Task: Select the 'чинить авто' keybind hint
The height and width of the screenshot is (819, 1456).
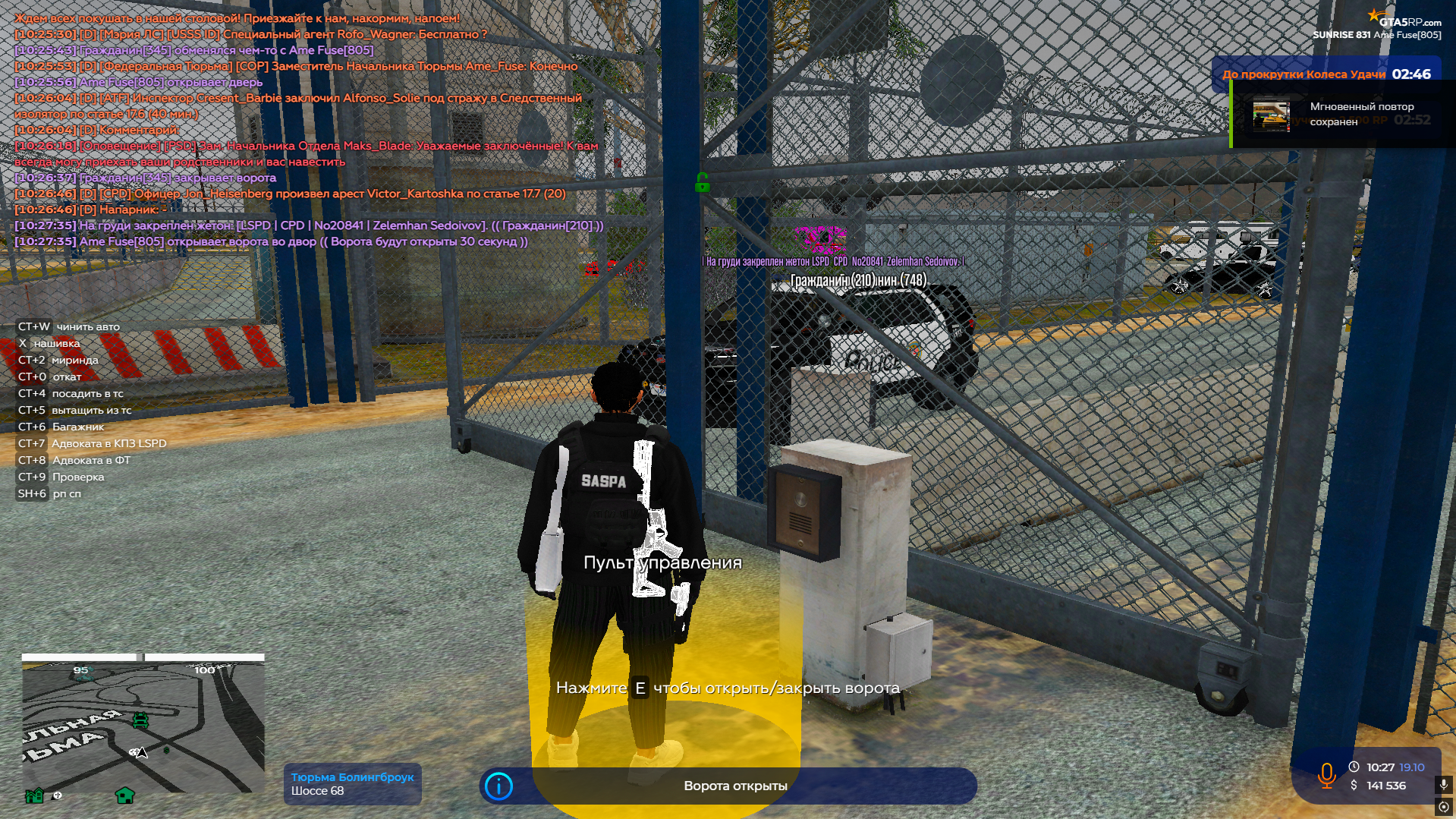Action: pyautogui.click(x=69, y=326)
